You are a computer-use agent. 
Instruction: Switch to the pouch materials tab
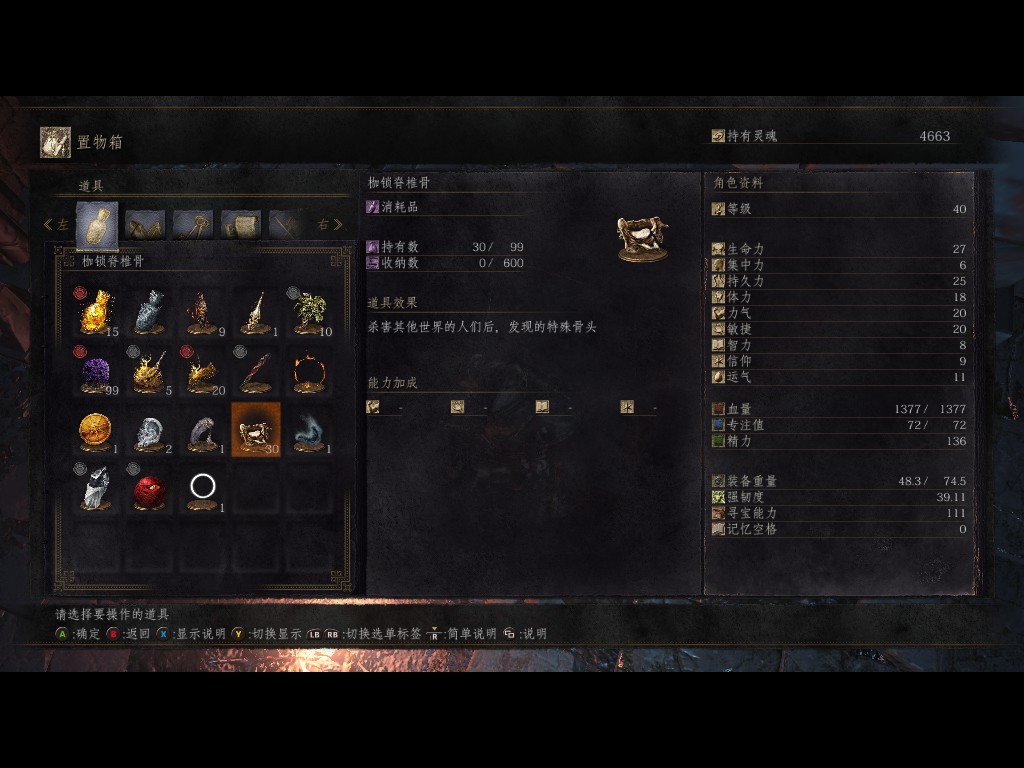(145, 224)
